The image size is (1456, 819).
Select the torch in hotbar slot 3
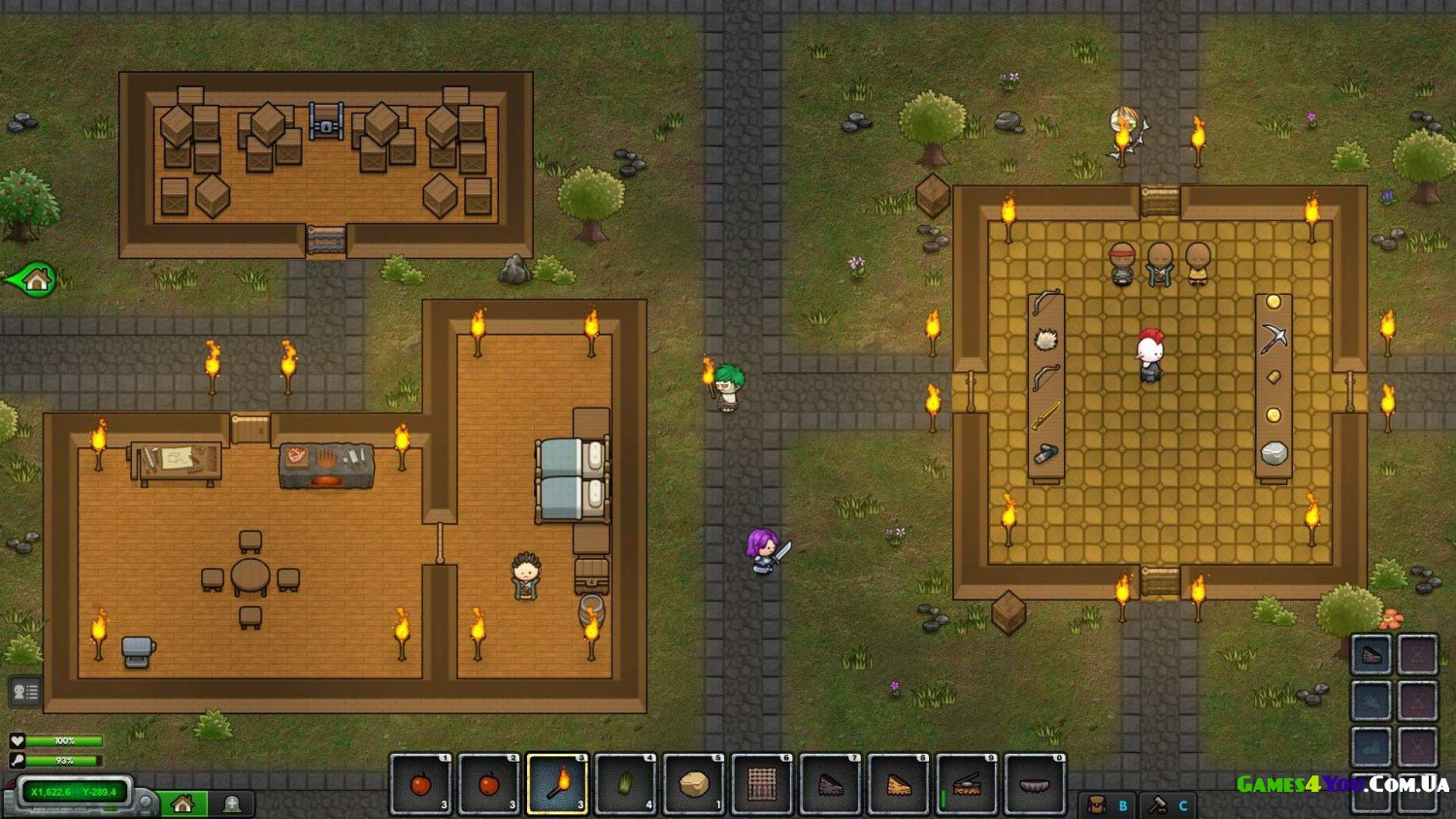[x=557, y=784]
